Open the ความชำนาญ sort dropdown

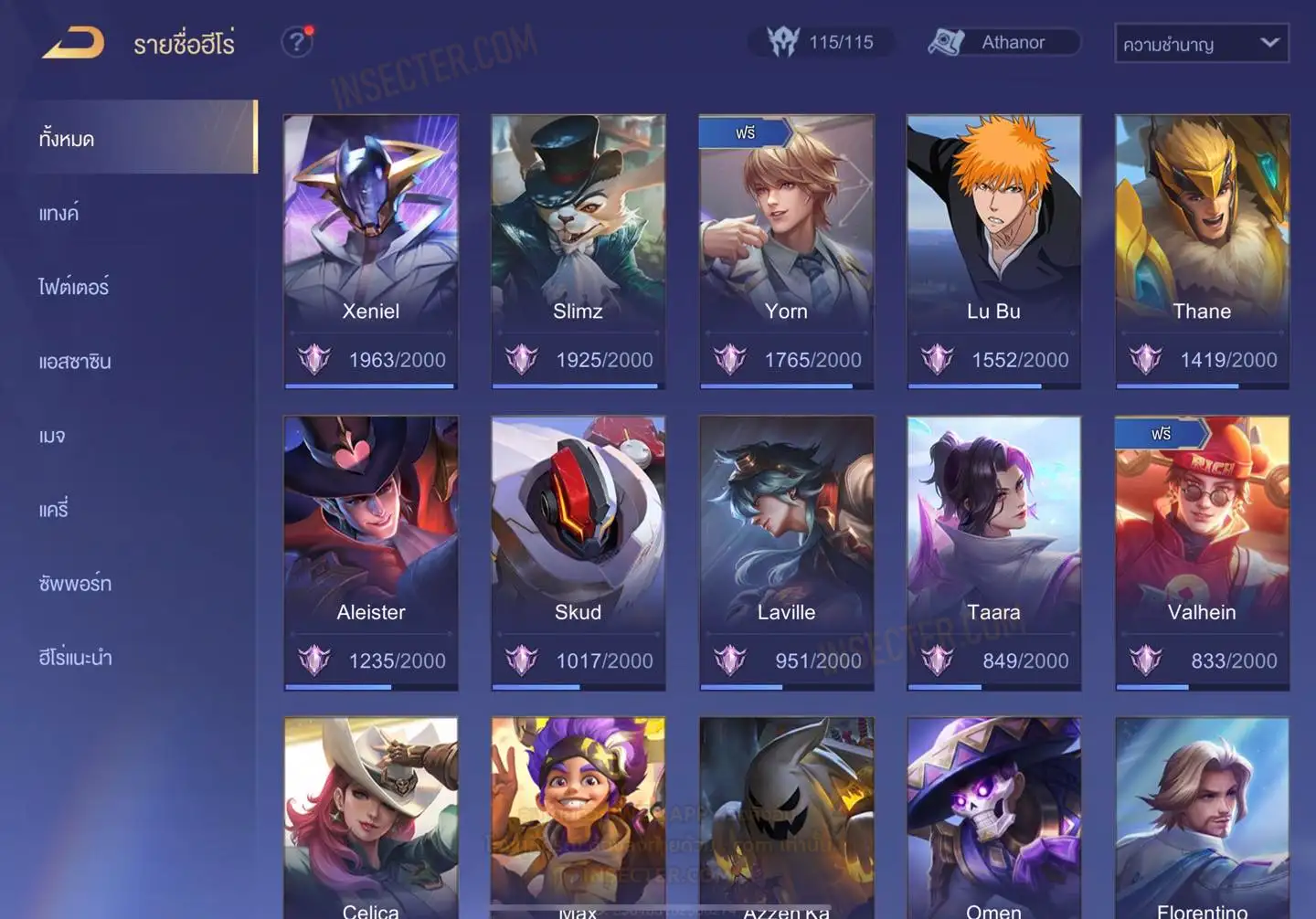[1201, 43]
